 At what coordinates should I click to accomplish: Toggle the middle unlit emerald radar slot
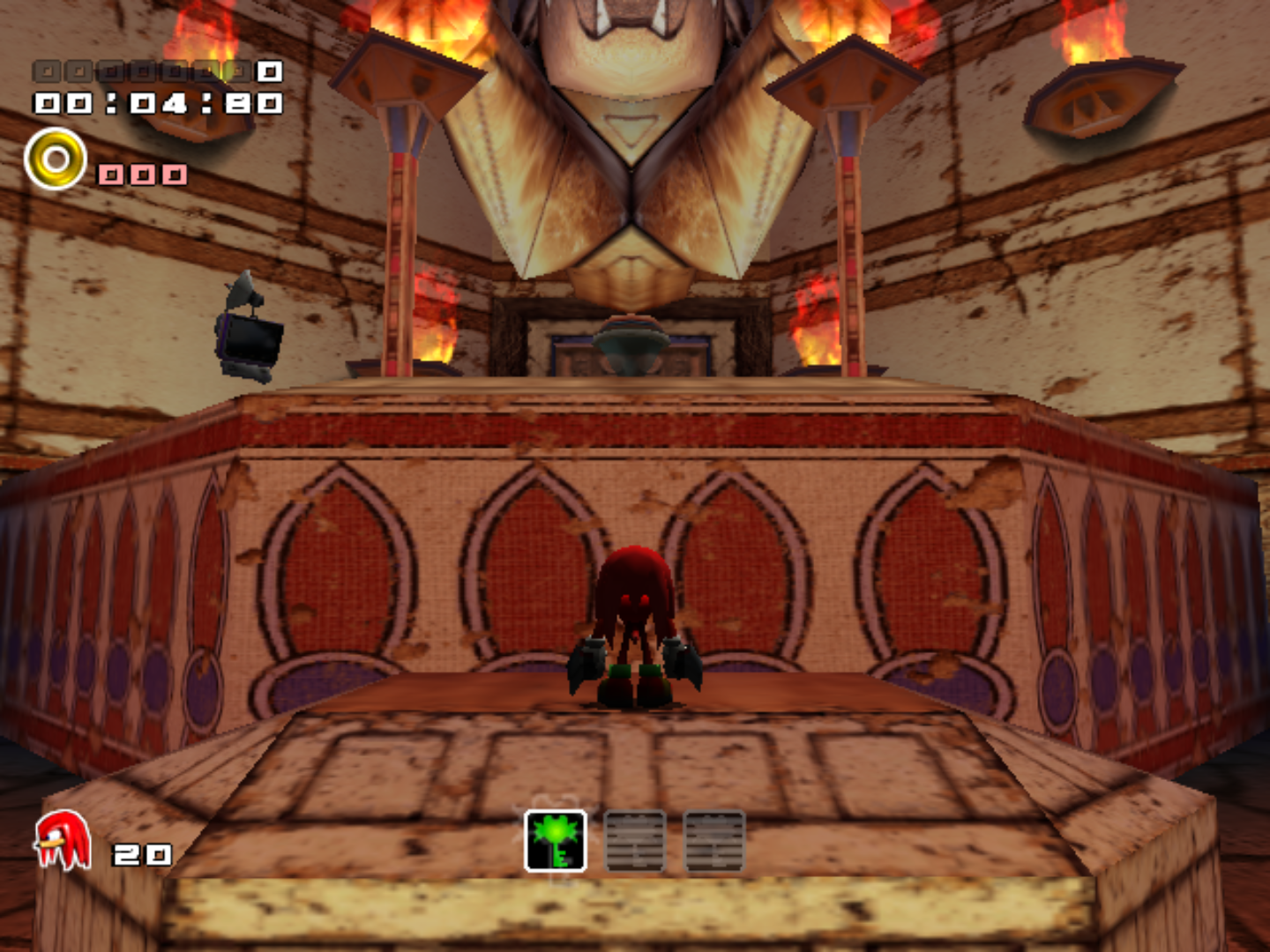[633, 842]
